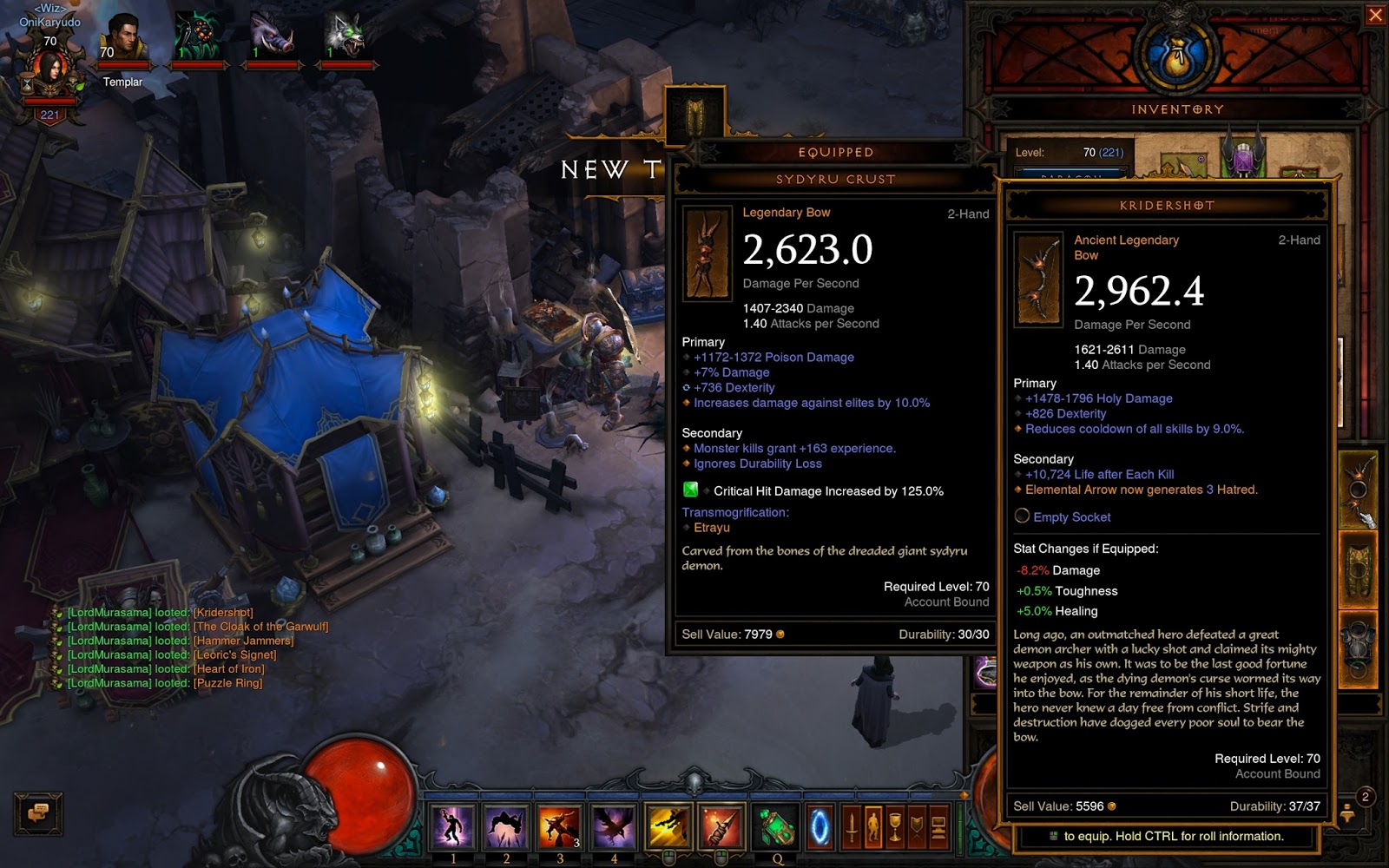This screenshot has width=1389, height=868.
Task: Activate the first skill in slot 1
Action: (x=452, y=825)
